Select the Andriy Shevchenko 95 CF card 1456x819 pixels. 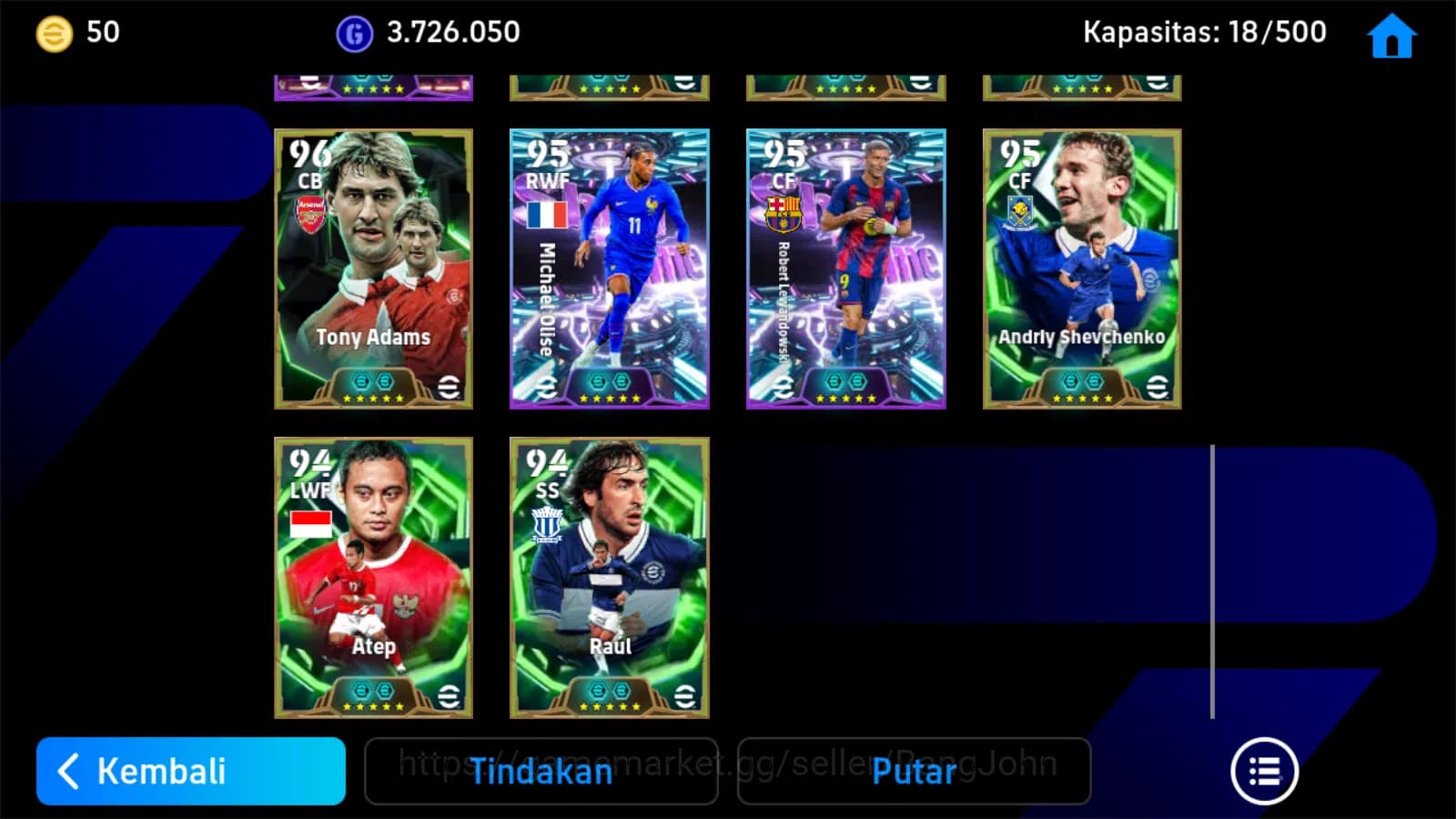1081,268
